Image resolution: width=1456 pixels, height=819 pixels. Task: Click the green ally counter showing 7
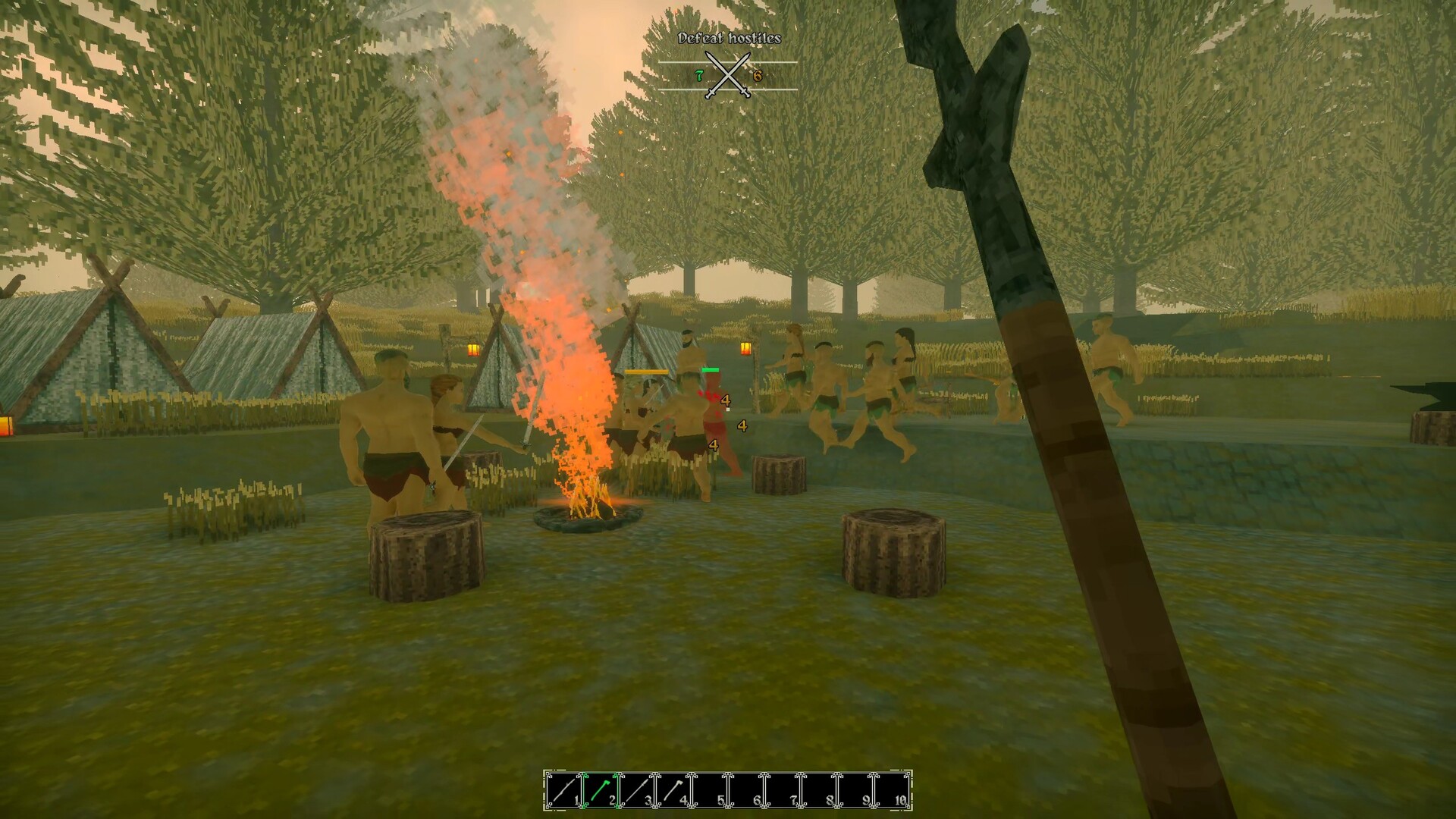click(x=699, y=76)
